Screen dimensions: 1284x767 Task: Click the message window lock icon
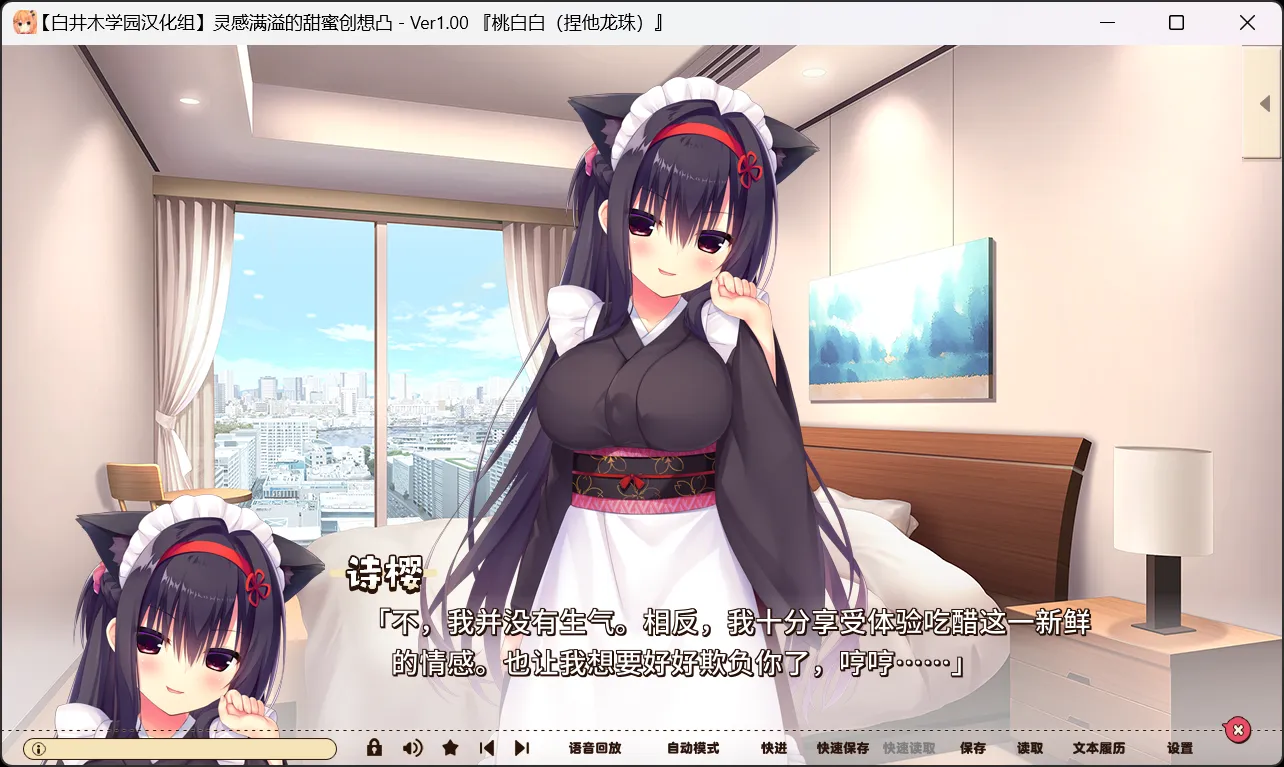click(x=374, y=747)
